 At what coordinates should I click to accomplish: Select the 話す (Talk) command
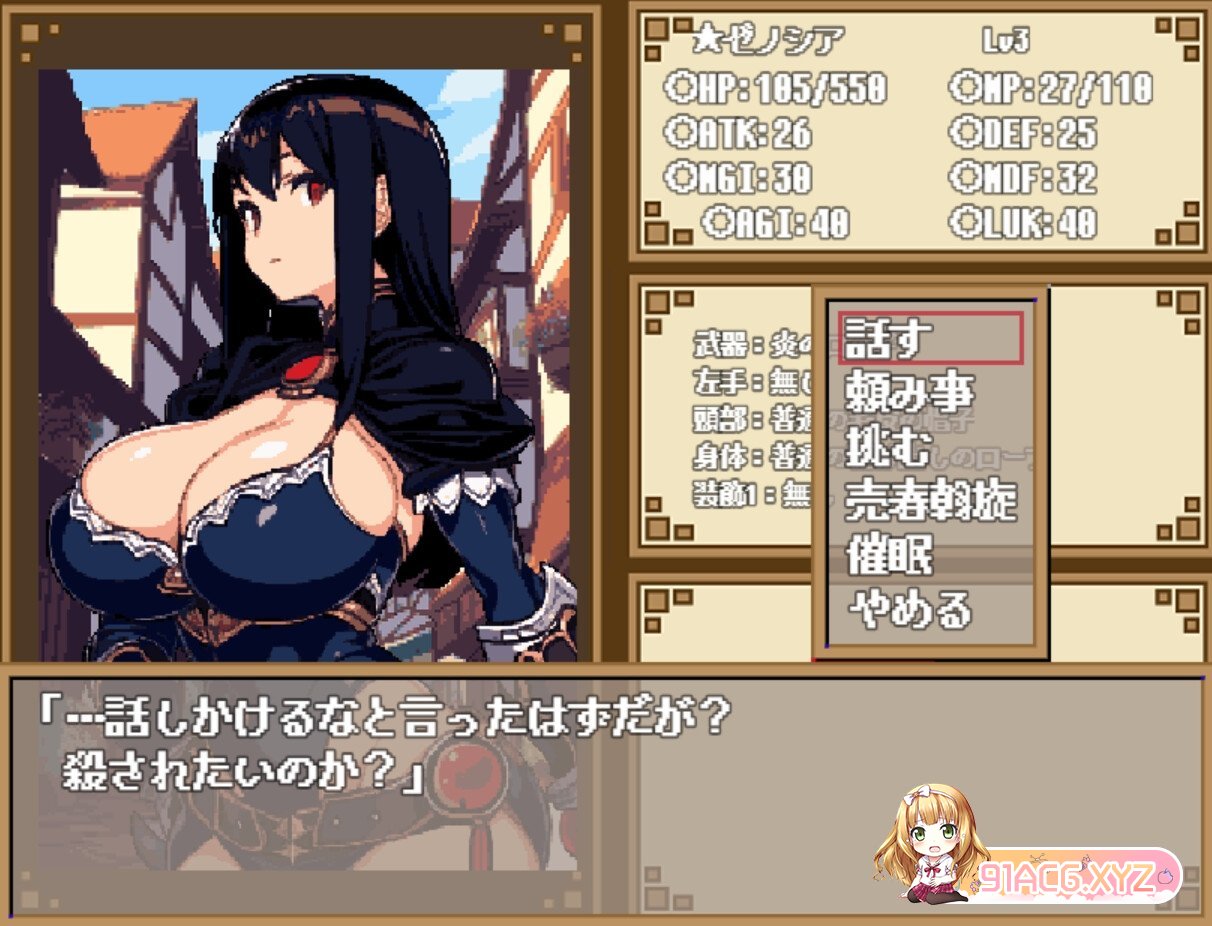pyautogui.click(x=930, y=339)
